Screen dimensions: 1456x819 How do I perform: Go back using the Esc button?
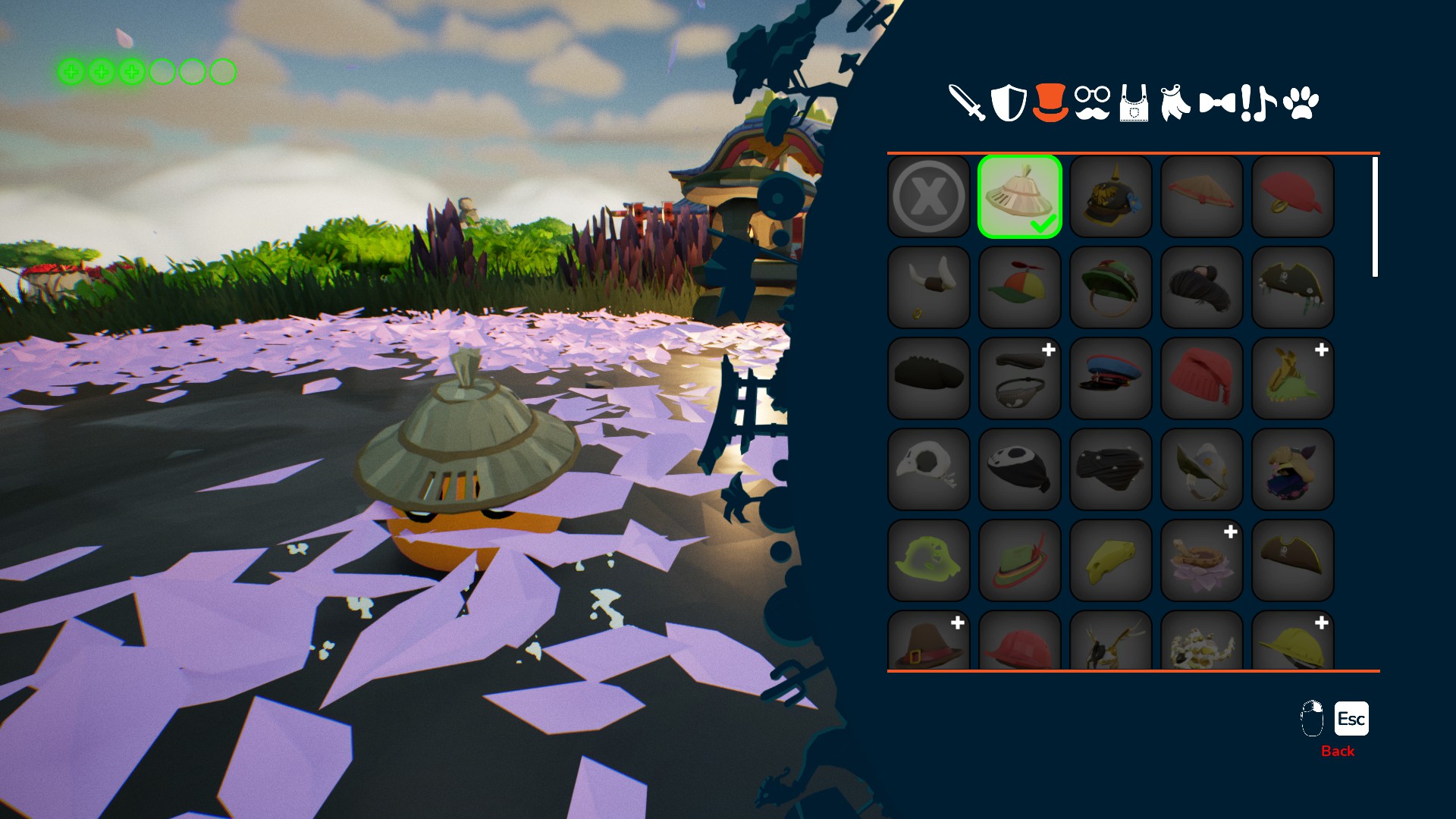point(1351,719)
